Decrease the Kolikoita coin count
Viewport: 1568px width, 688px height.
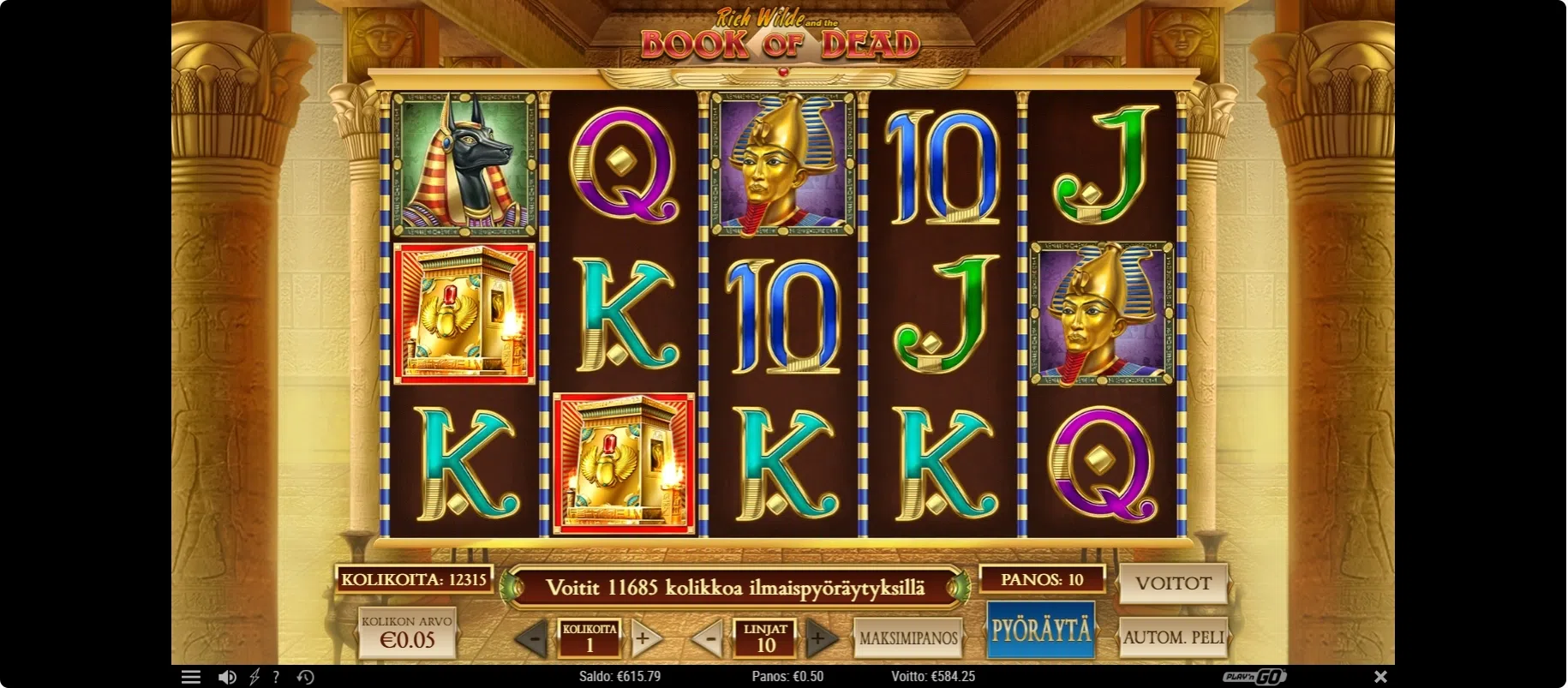pos(534,639)
